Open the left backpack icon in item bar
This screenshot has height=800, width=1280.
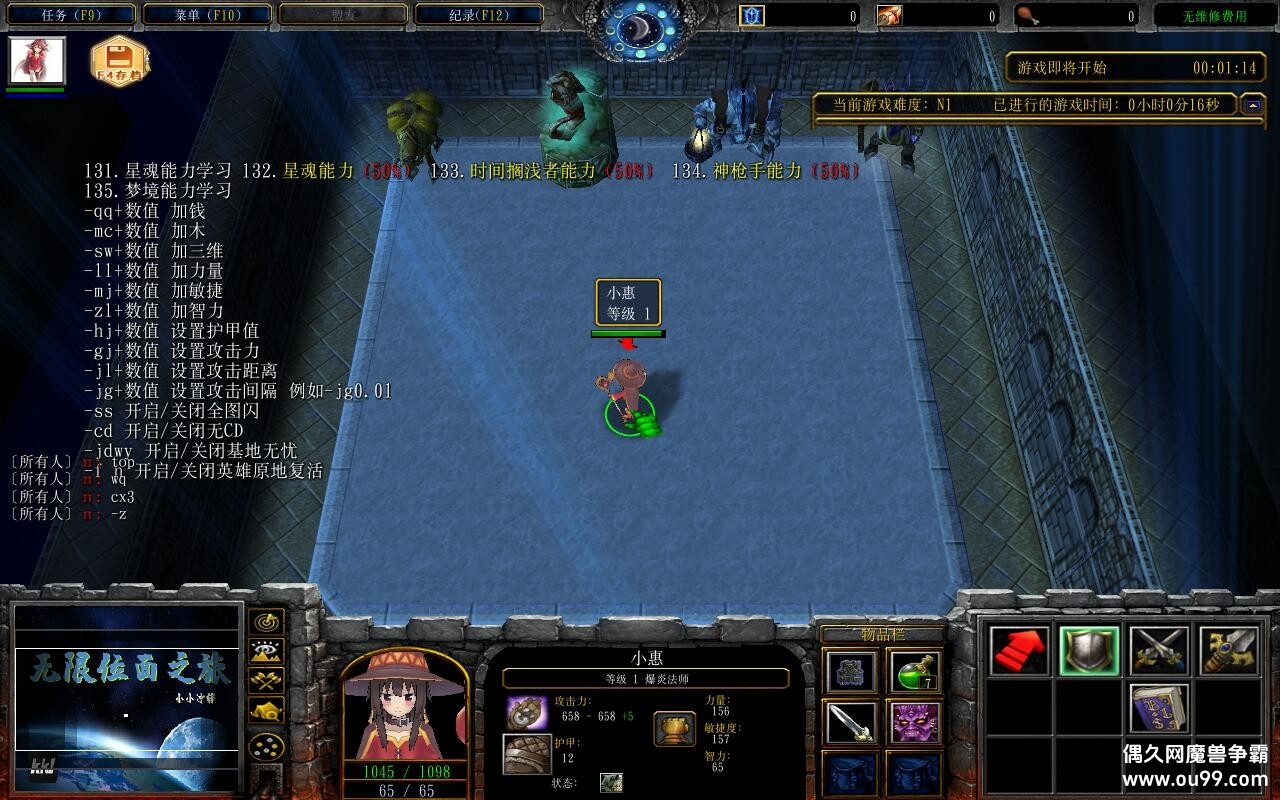[x=851, y=772]
